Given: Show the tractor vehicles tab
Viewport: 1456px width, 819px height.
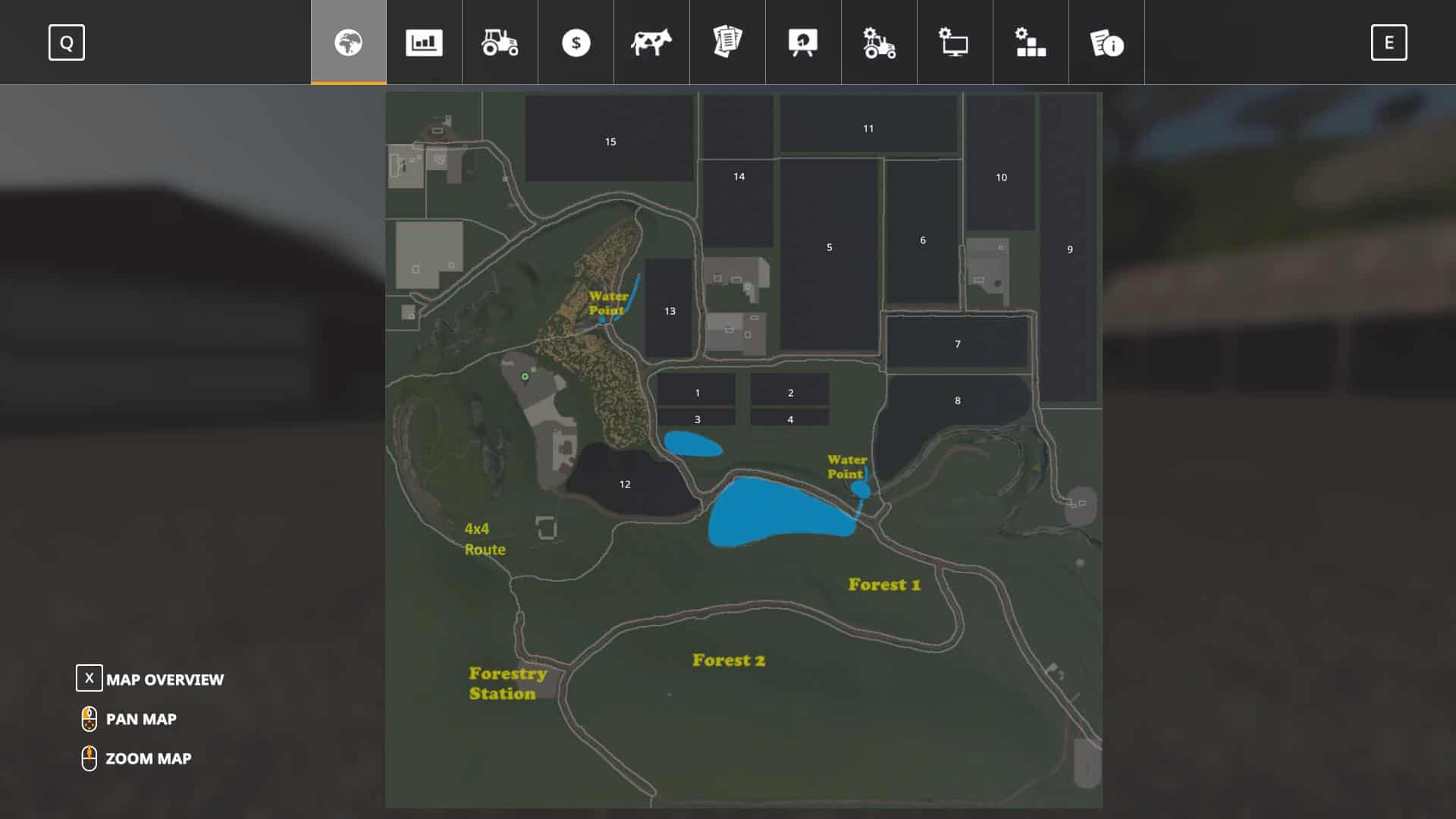Looking at the screenshot, I should [500, 42].
